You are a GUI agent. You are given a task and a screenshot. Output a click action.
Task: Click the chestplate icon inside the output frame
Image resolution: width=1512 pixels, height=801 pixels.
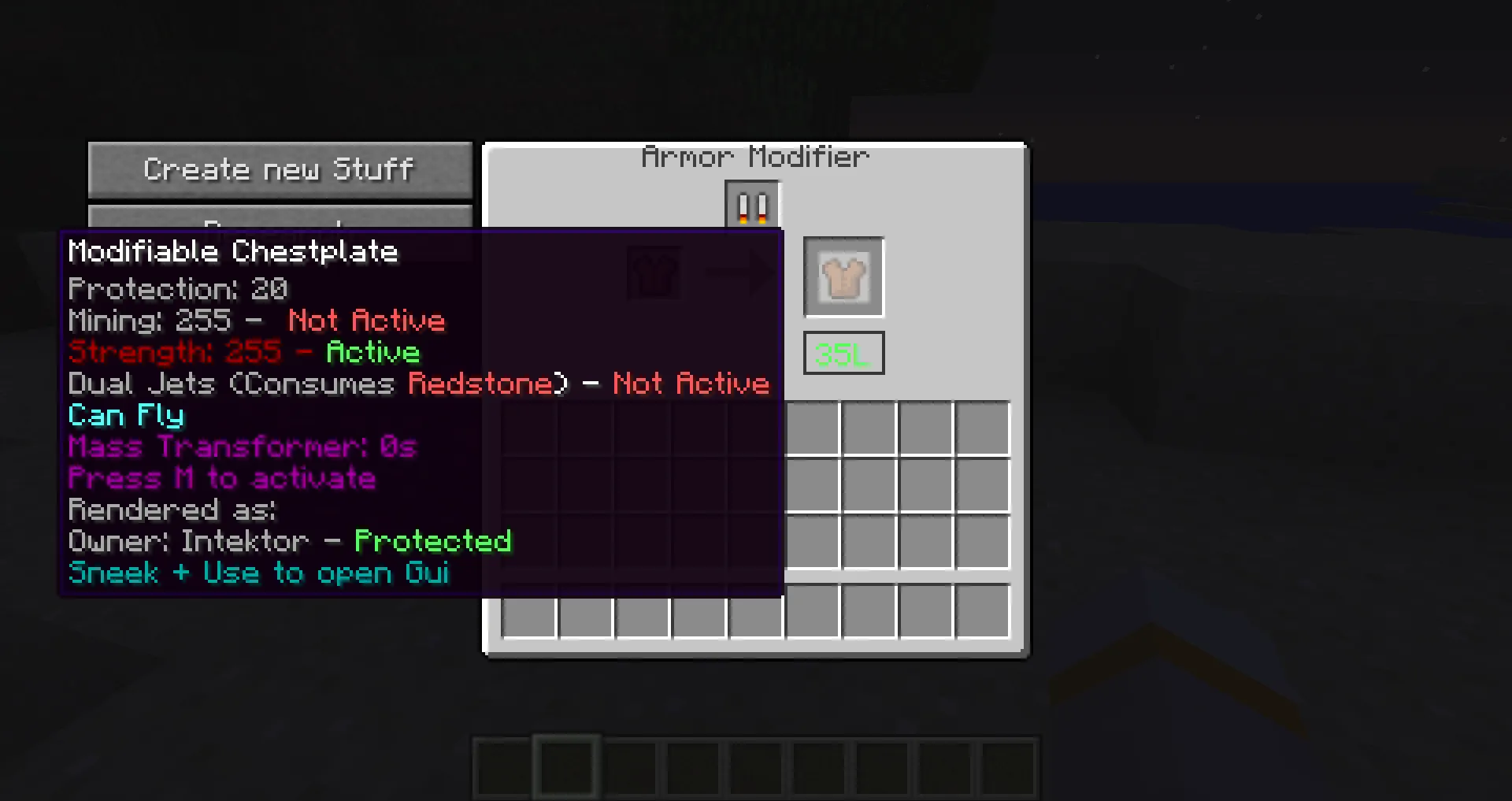click(843, 276)
